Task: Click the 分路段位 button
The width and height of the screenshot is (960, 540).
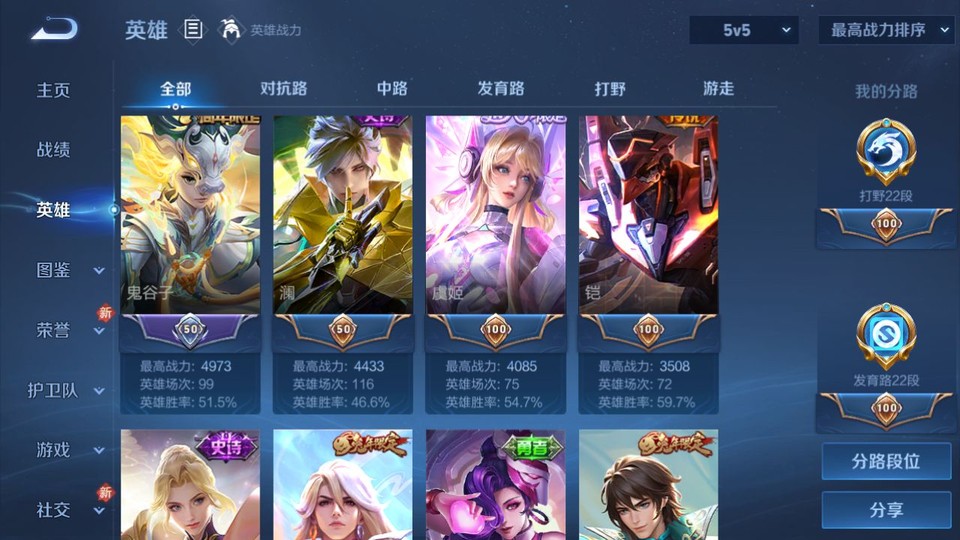Action: tap(886, 462)
